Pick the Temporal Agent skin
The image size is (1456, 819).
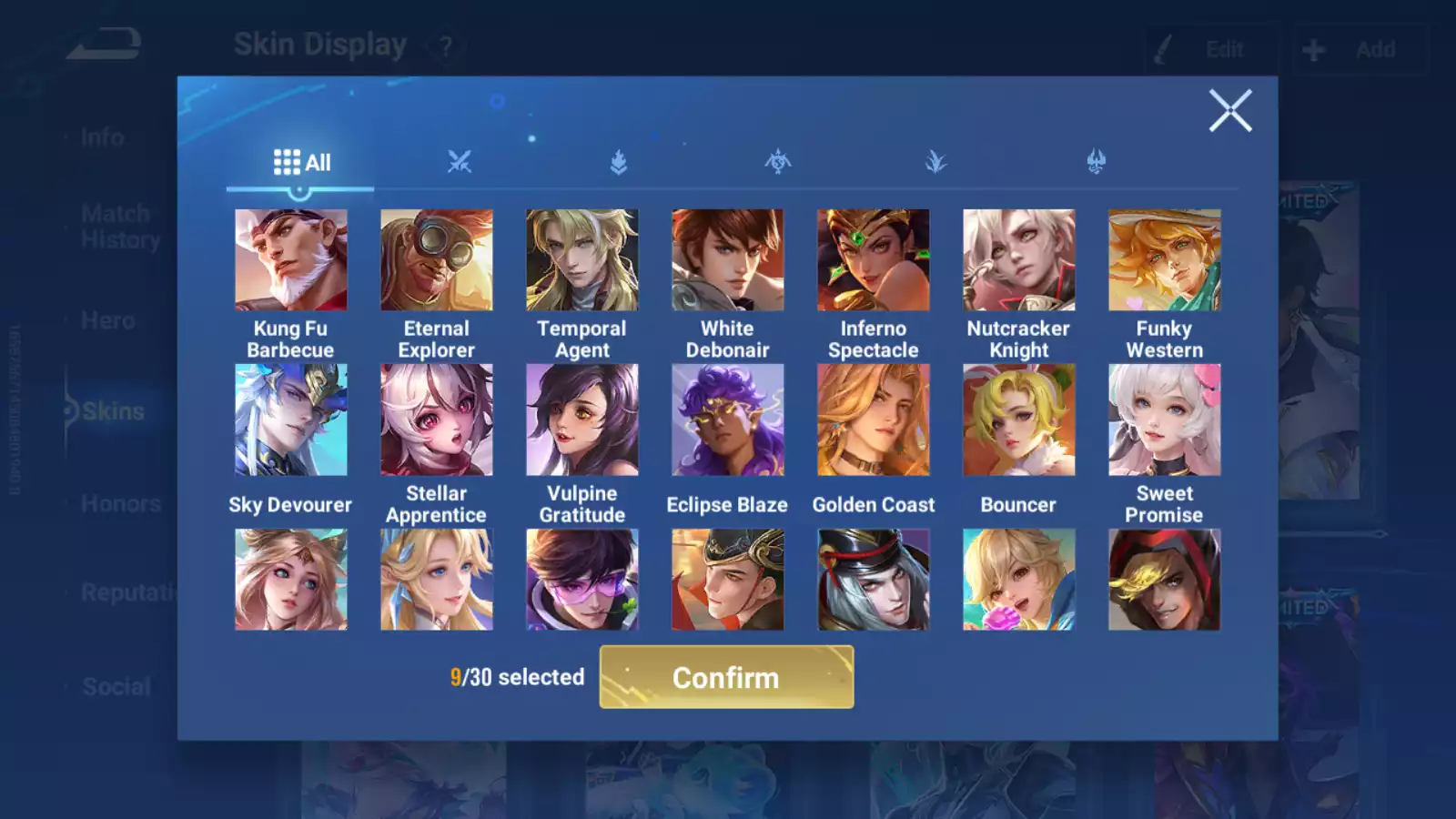pyautogui.click(x=581, y=260)
